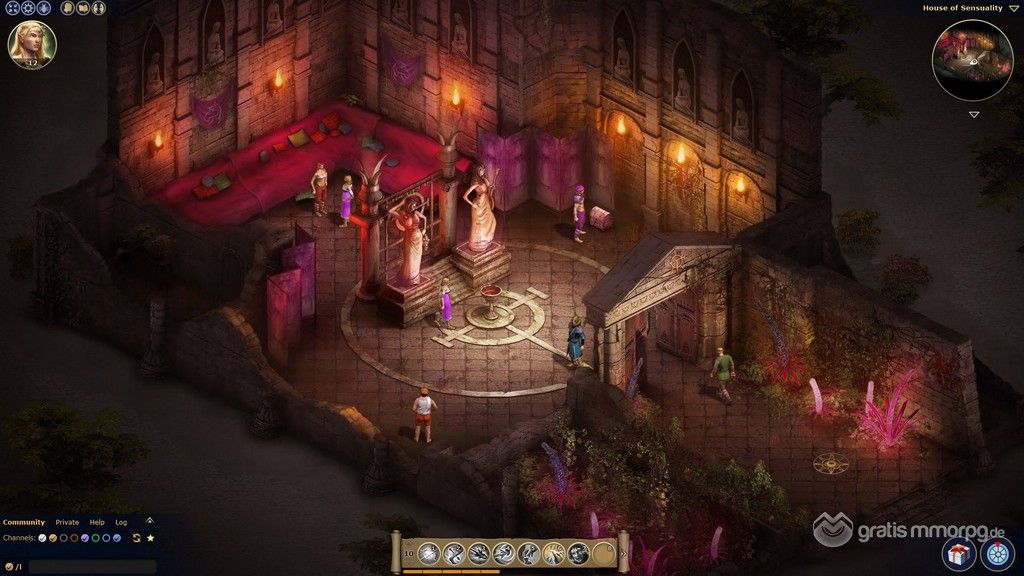Image resolution: width=1024 pixels, height=576 pixels.
Task: Open the Help chat tab
Action: 97,522
